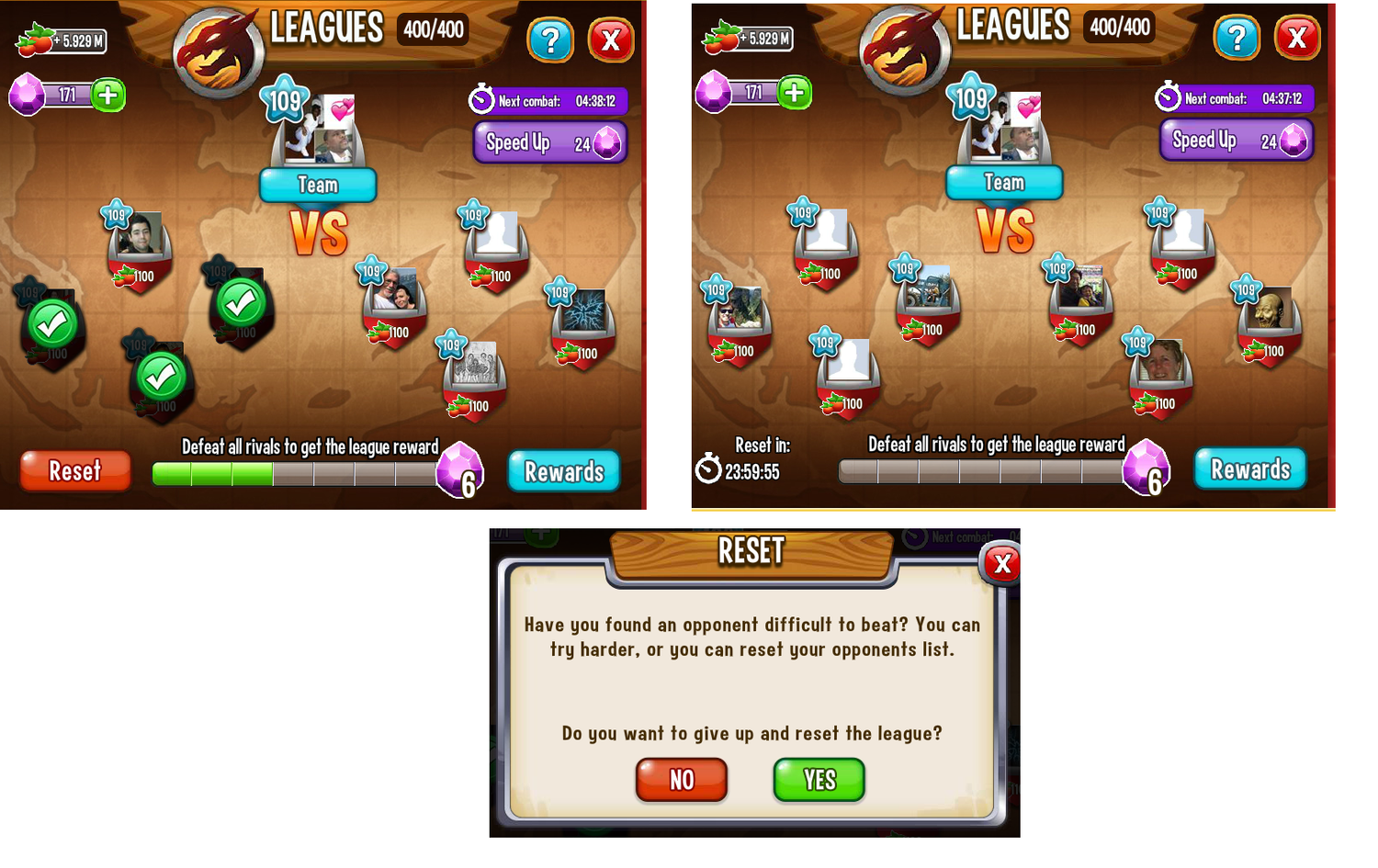Tap the heart icon above the Team portrait
The height and width of the screenshot is (868, 1378).
(343, 111)
